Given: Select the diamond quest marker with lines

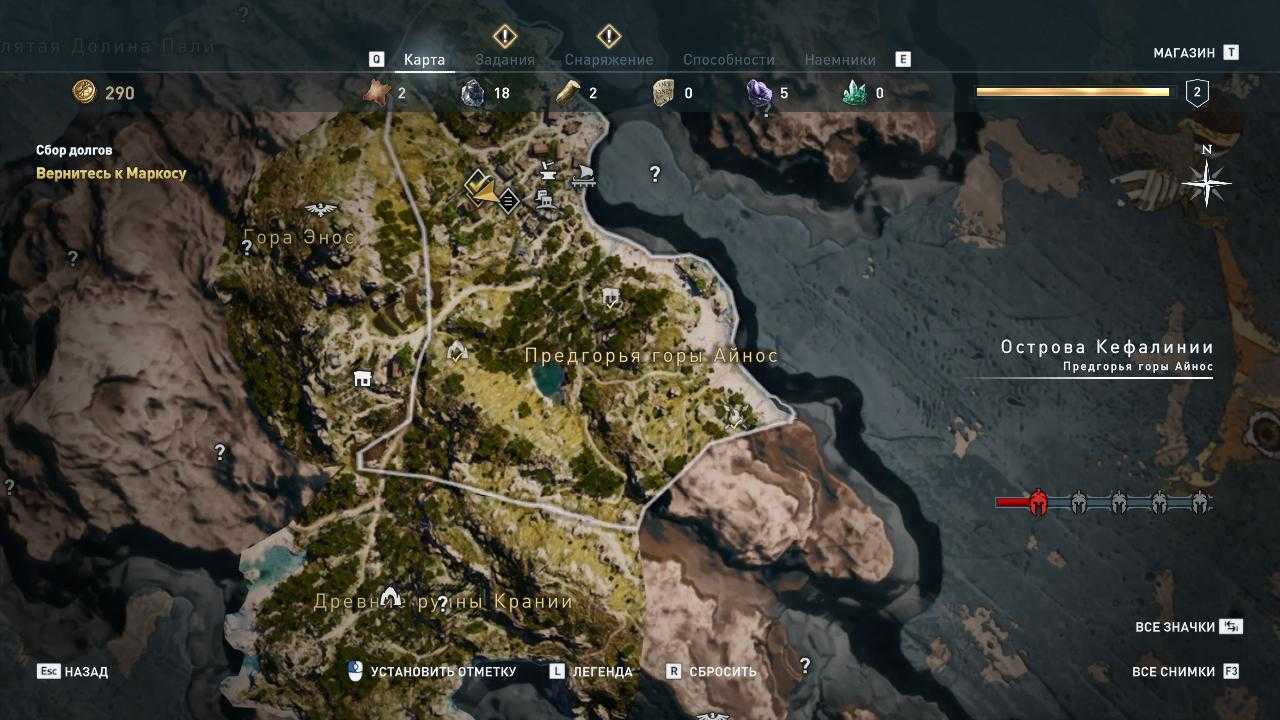Looking at the screenshot, I should point(508,201).
